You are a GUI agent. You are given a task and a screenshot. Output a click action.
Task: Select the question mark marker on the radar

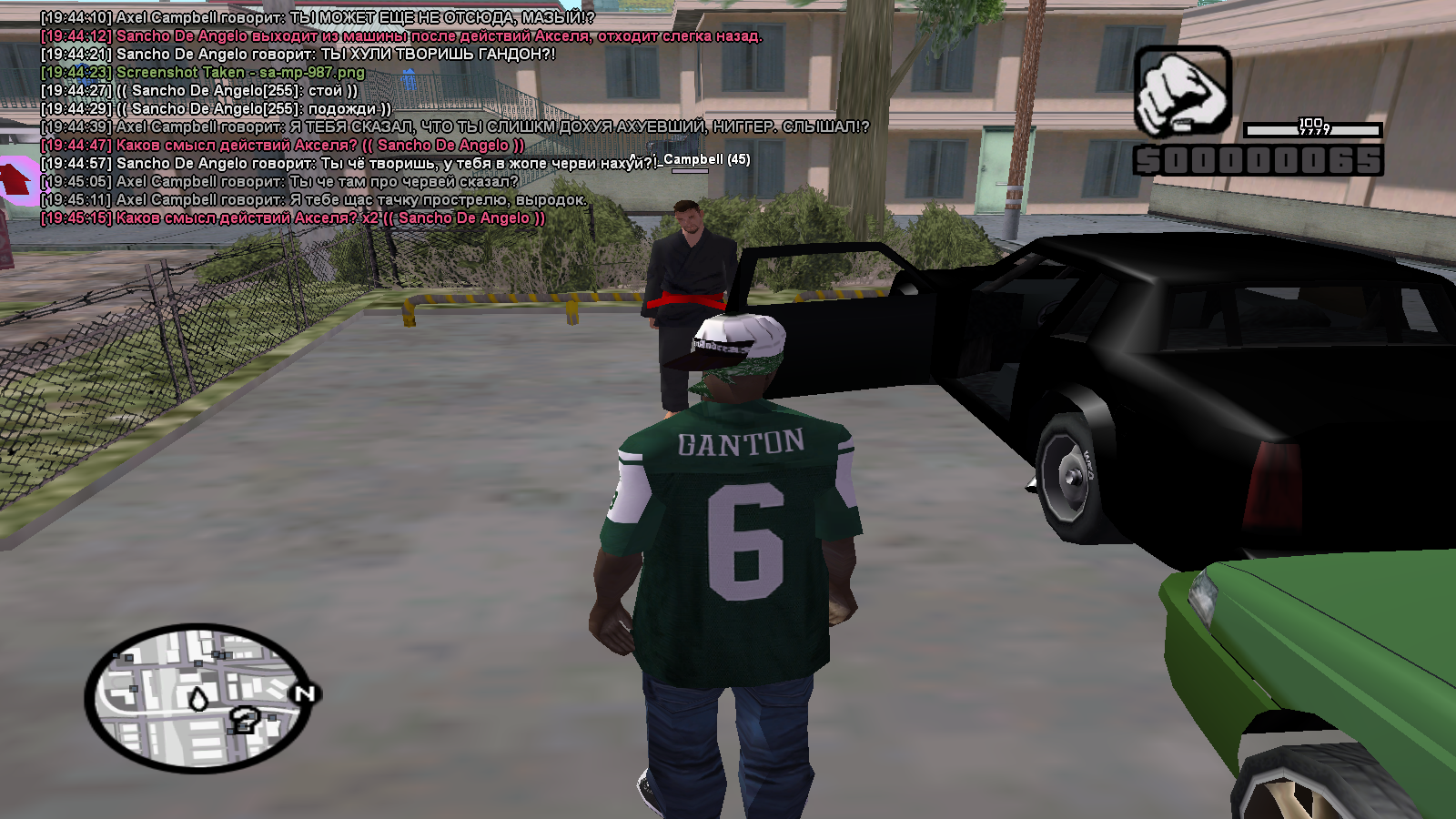point(244,720)
